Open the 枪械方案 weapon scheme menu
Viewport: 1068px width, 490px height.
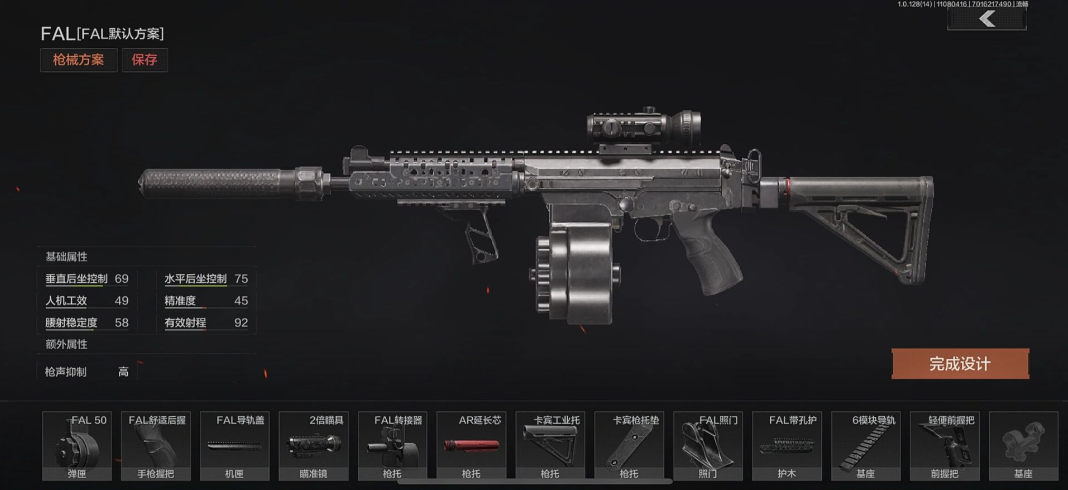click(x=78, y=60)
